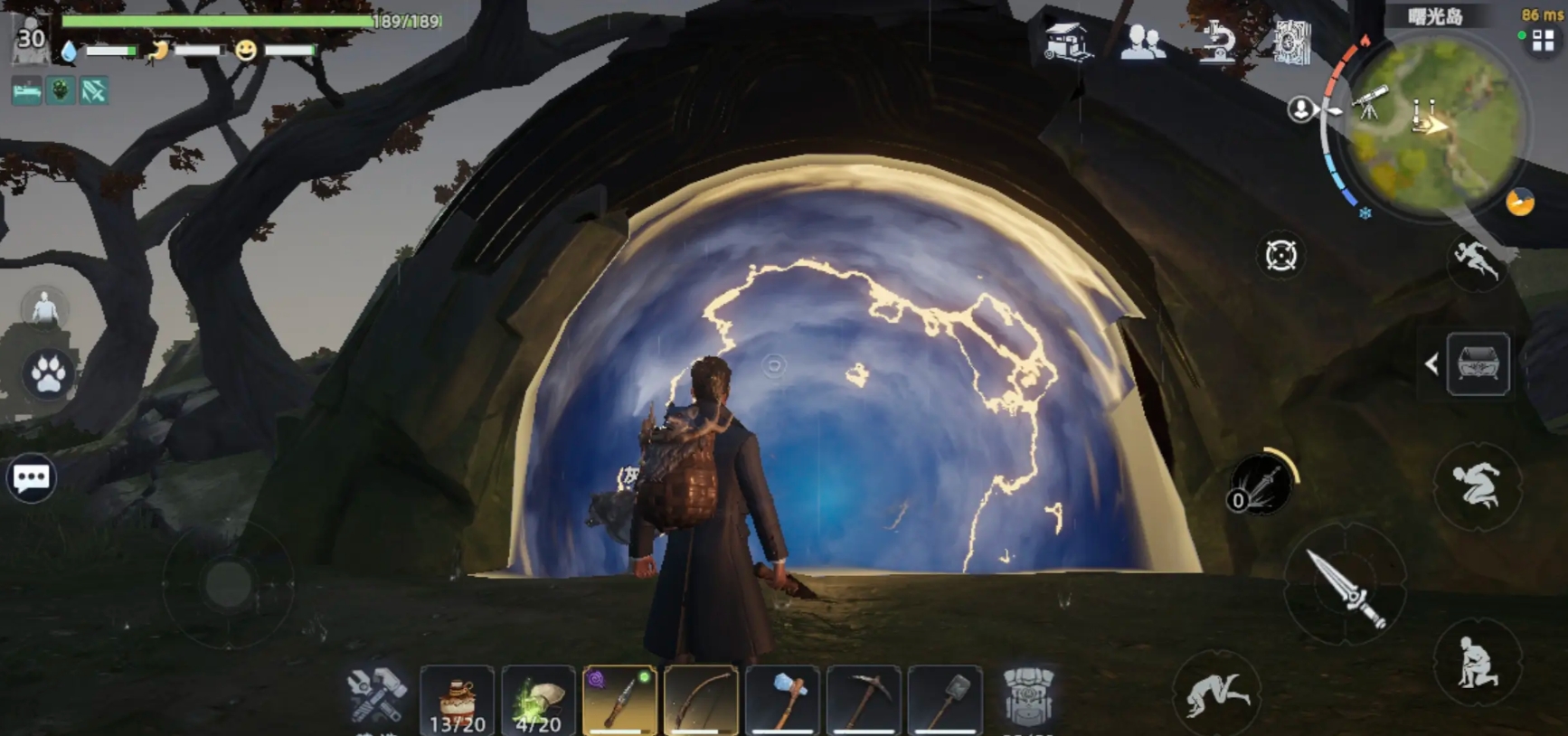Open the building house menu icon
Screen dimensions: 1568x736
point(1067,42)
